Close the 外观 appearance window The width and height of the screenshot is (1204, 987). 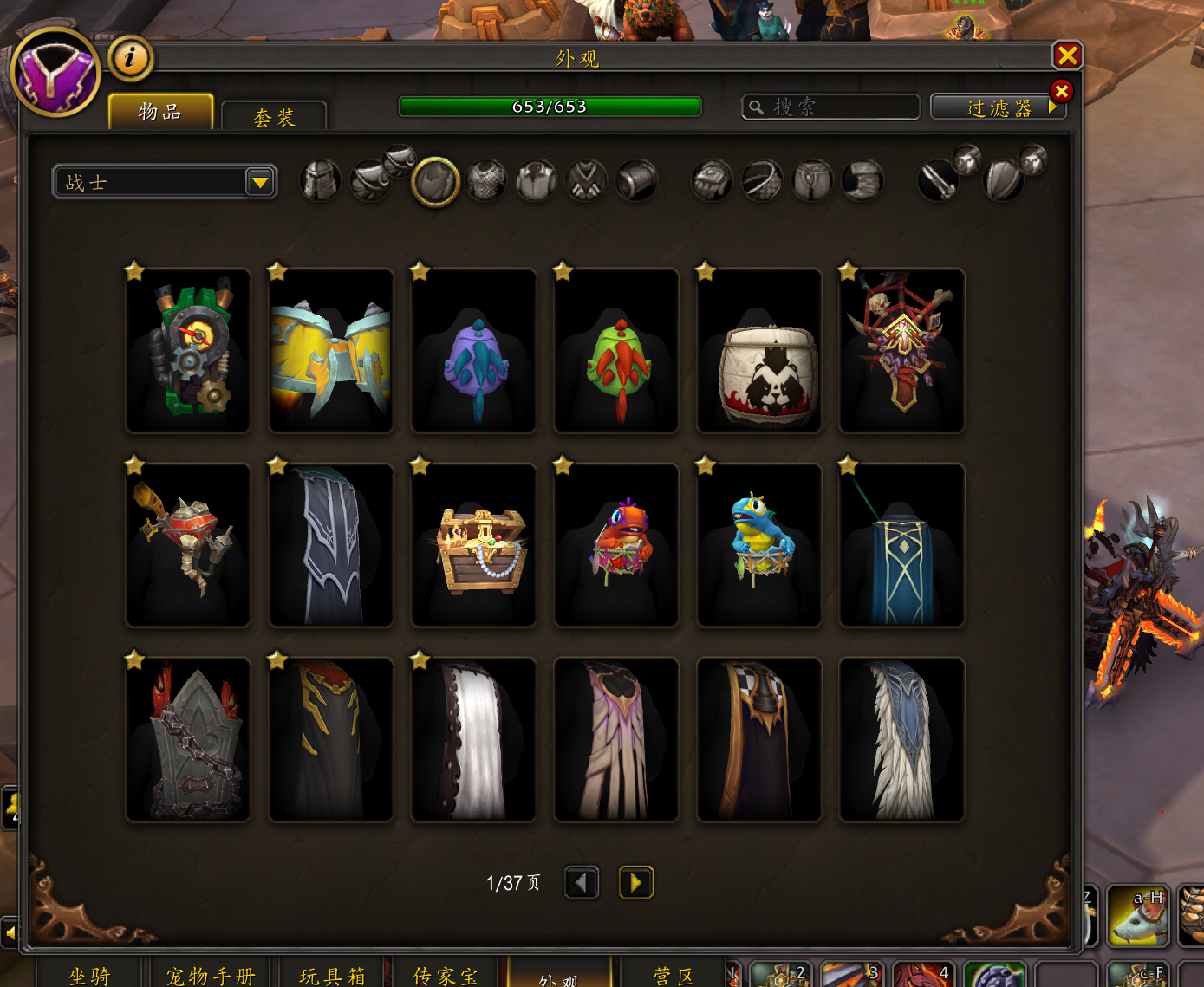click(1067, 56)
